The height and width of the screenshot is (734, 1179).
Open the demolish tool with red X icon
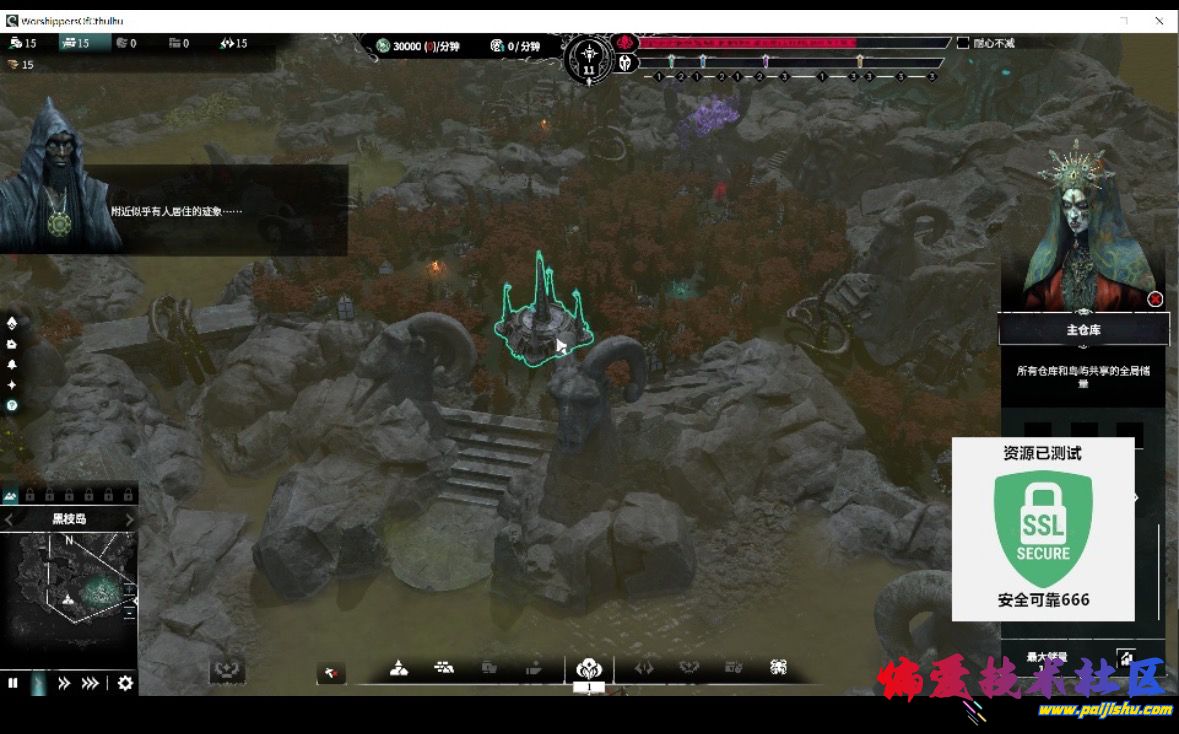[x=331, y=673]
